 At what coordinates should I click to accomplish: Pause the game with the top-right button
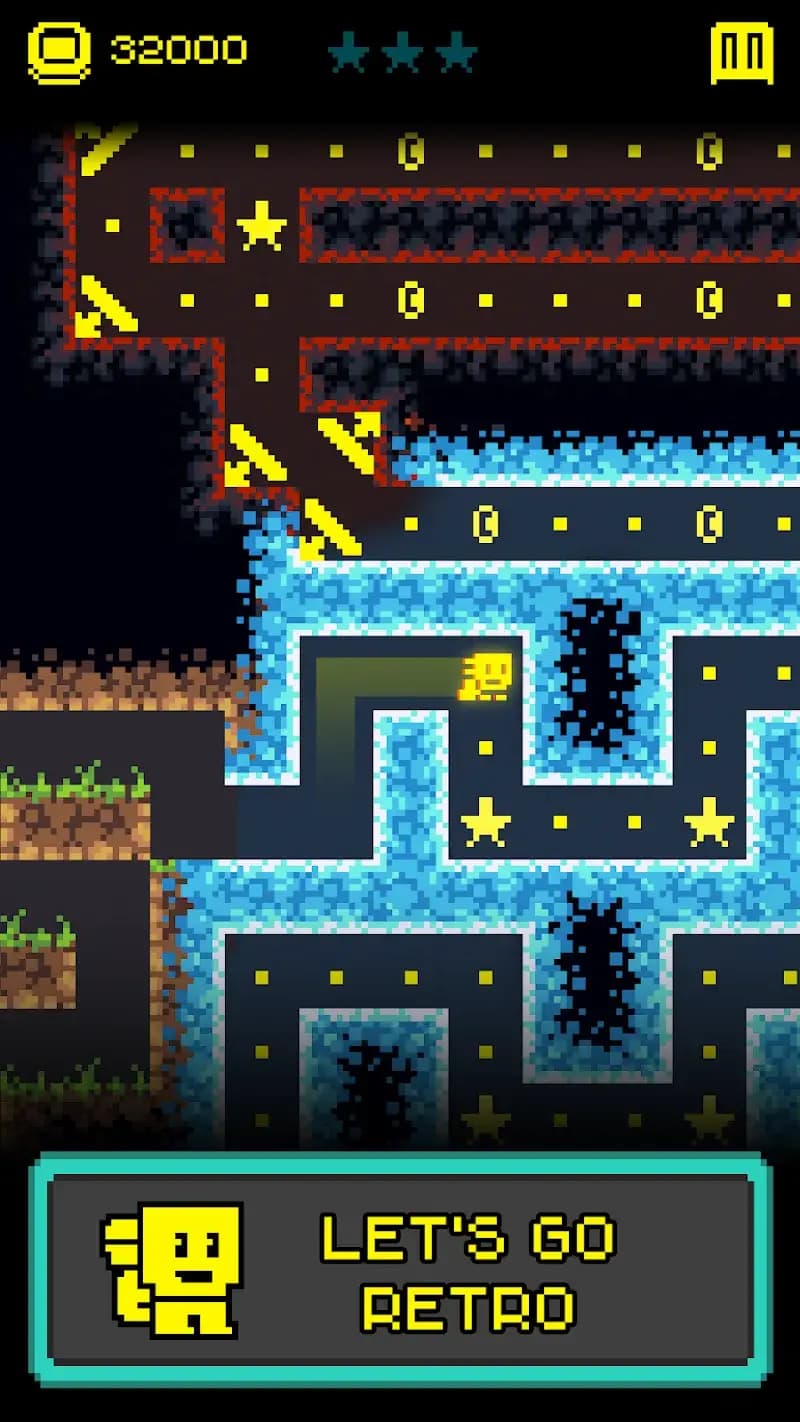coord(741,52)
